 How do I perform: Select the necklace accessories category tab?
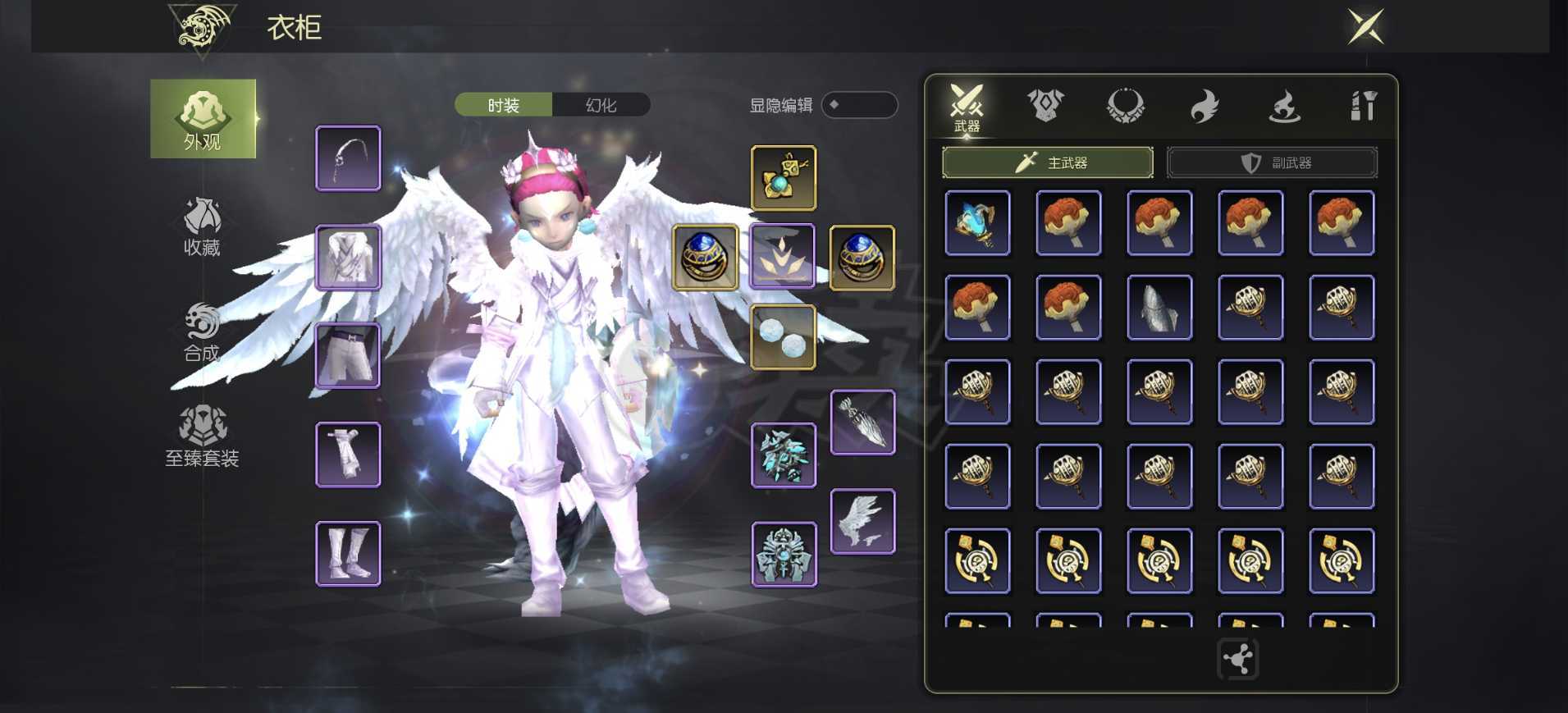[1125, 106]
